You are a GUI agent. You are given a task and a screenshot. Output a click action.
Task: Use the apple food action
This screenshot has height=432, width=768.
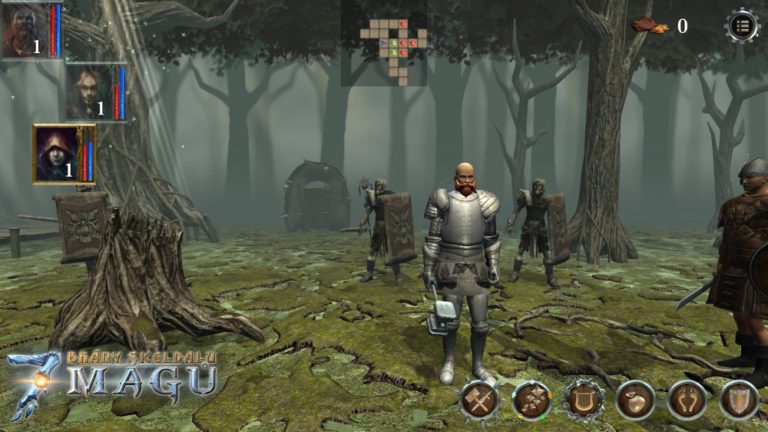[x=635, y=400]
